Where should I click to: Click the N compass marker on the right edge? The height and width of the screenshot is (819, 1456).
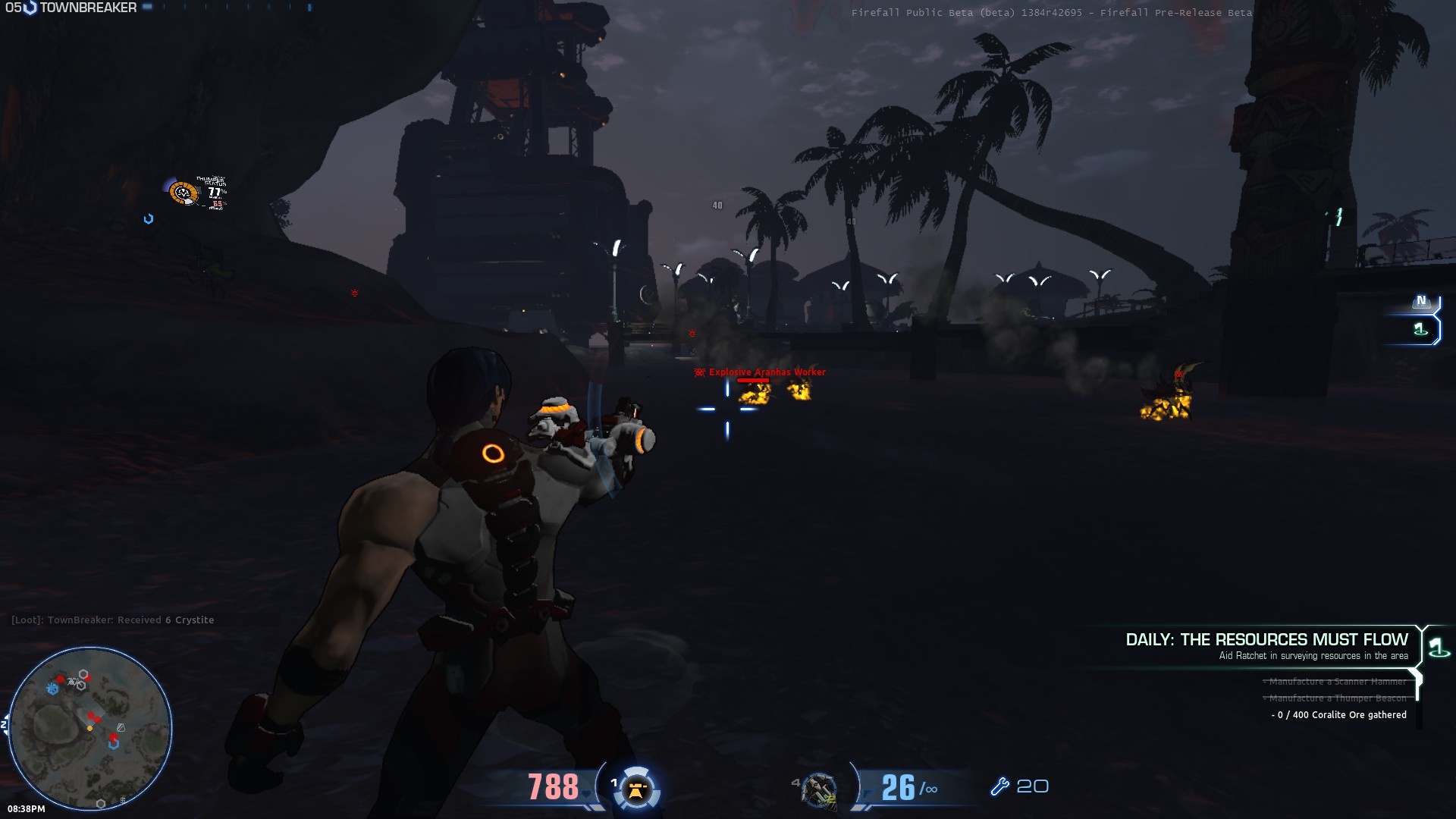click(x=1422, y=301)
